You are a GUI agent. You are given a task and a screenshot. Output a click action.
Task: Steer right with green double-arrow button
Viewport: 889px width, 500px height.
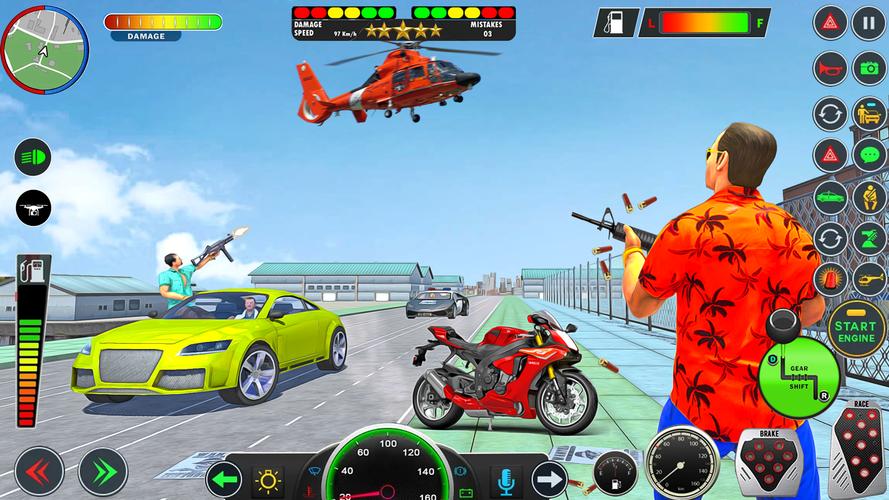102,472
